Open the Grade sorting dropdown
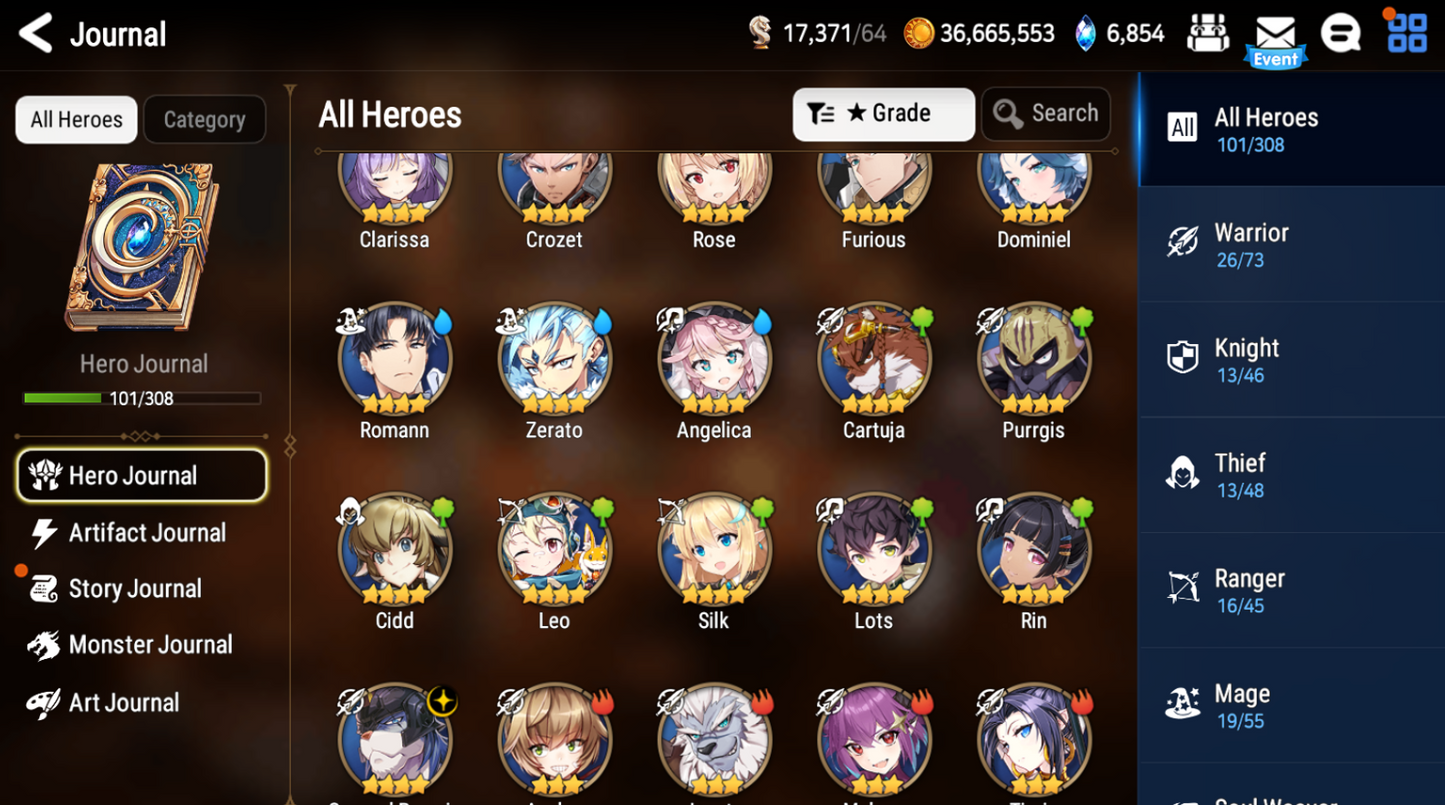 pyautogui.click(x=883, y=113)
